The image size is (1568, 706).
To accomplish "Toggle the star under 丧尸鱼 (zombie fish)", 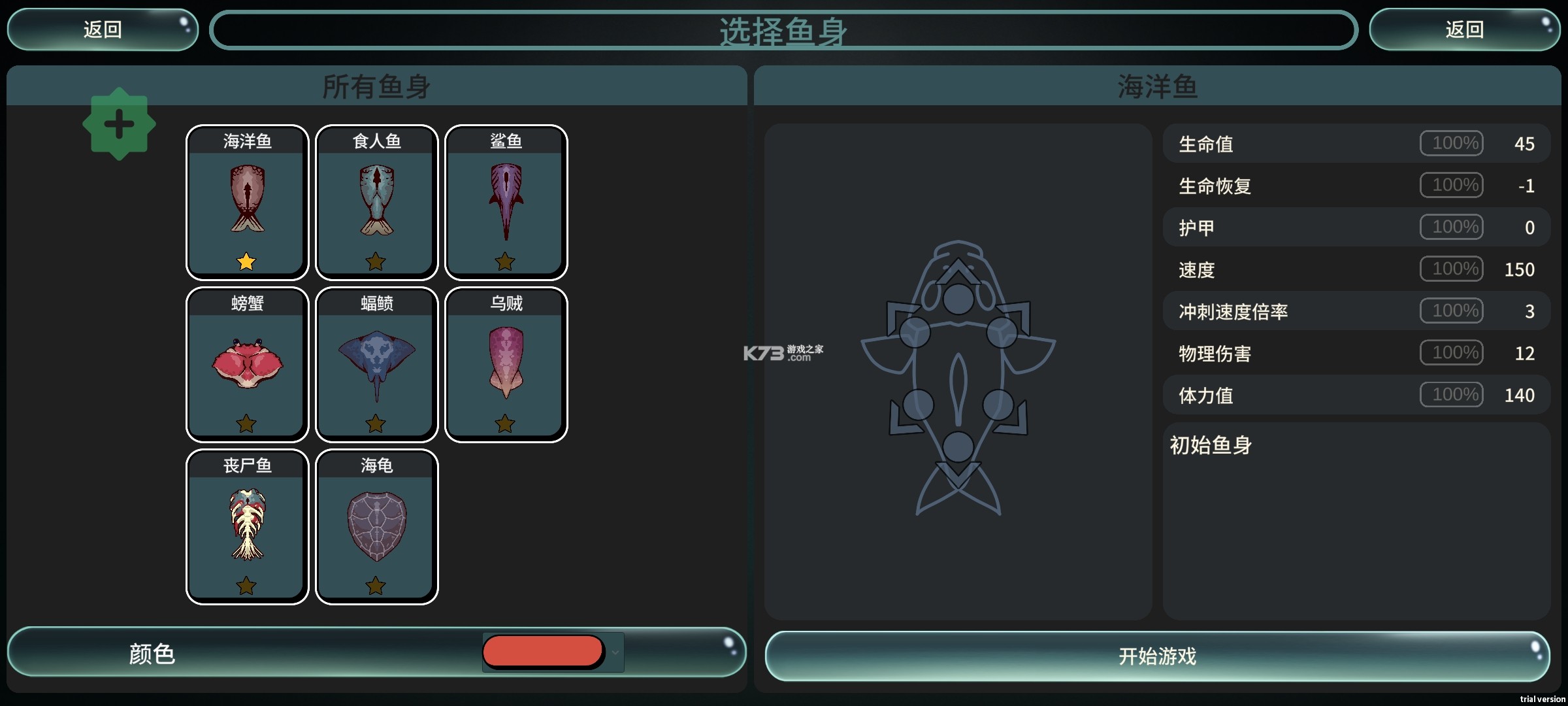I will [247, 586].
